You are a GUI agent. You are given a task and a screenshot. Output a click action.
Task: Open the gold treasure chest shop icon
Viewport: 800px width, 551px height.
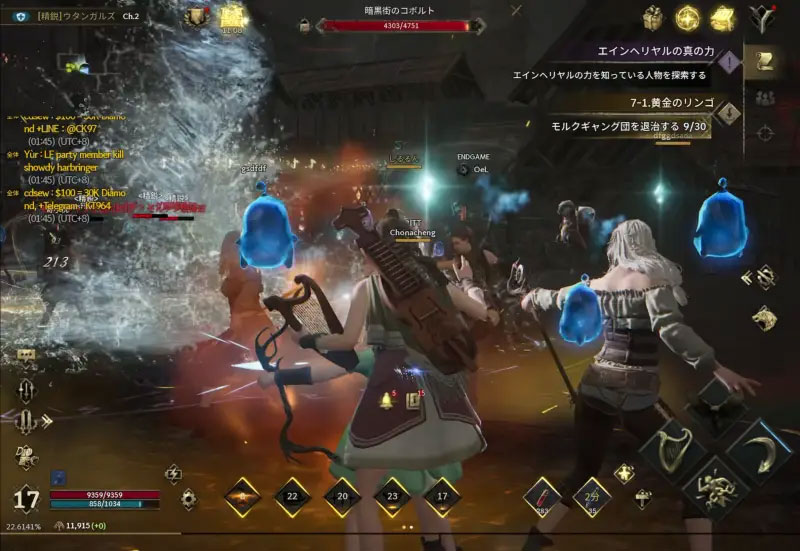pos(721,18)
